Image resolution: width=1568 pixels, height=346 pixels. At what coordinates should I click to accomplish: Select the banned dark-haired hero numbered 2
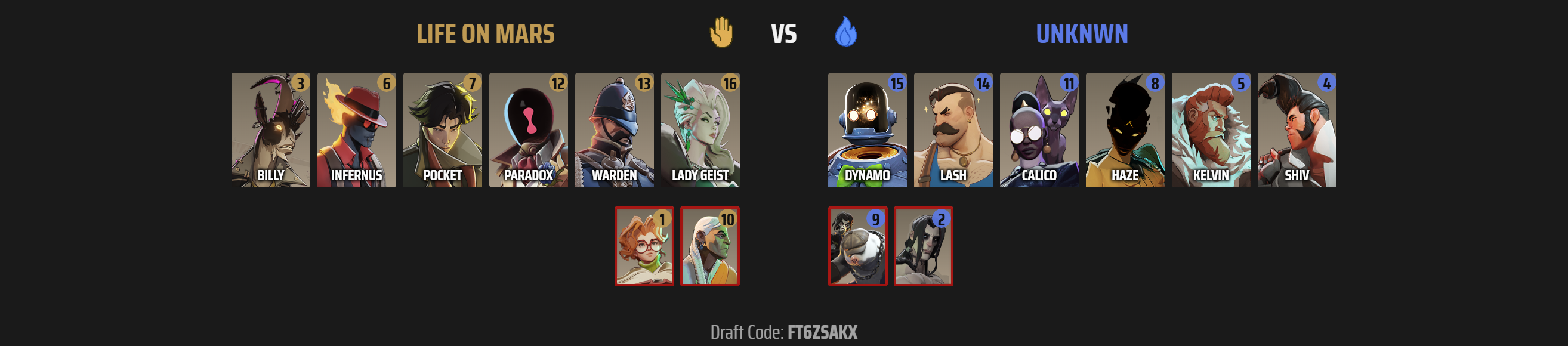pyautogui.click(x=924, y=246)
